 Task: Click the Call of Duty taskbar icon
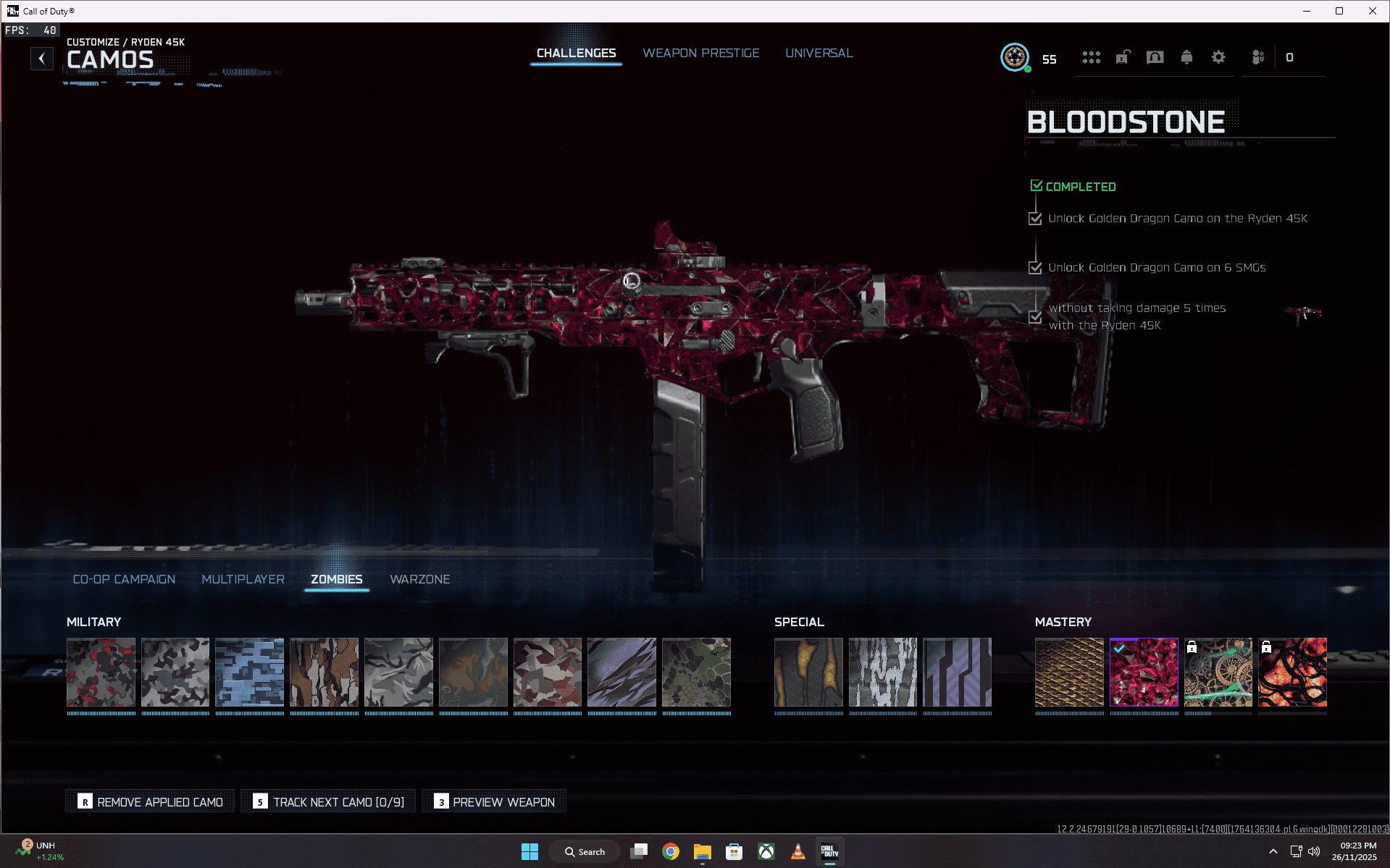click(x=829, y=851)
